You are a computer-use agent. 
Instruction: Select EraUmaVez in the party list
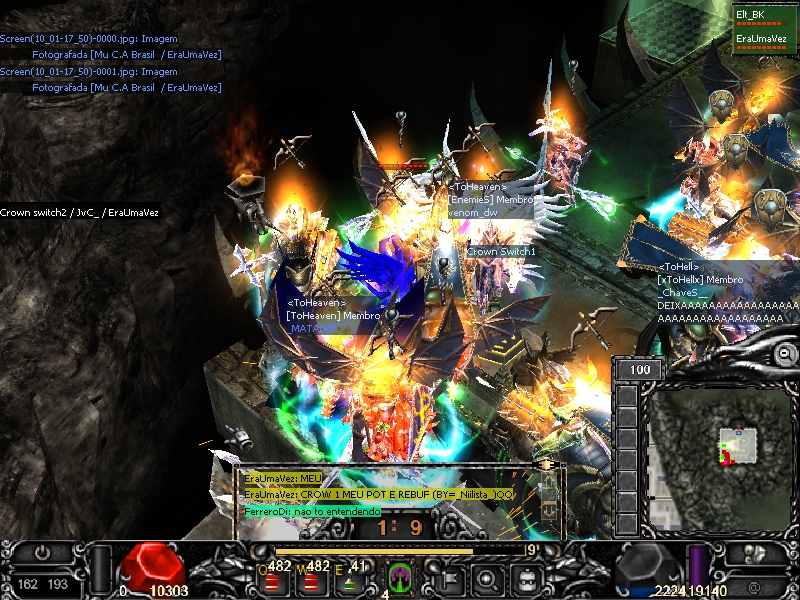[x=762, y=39]
